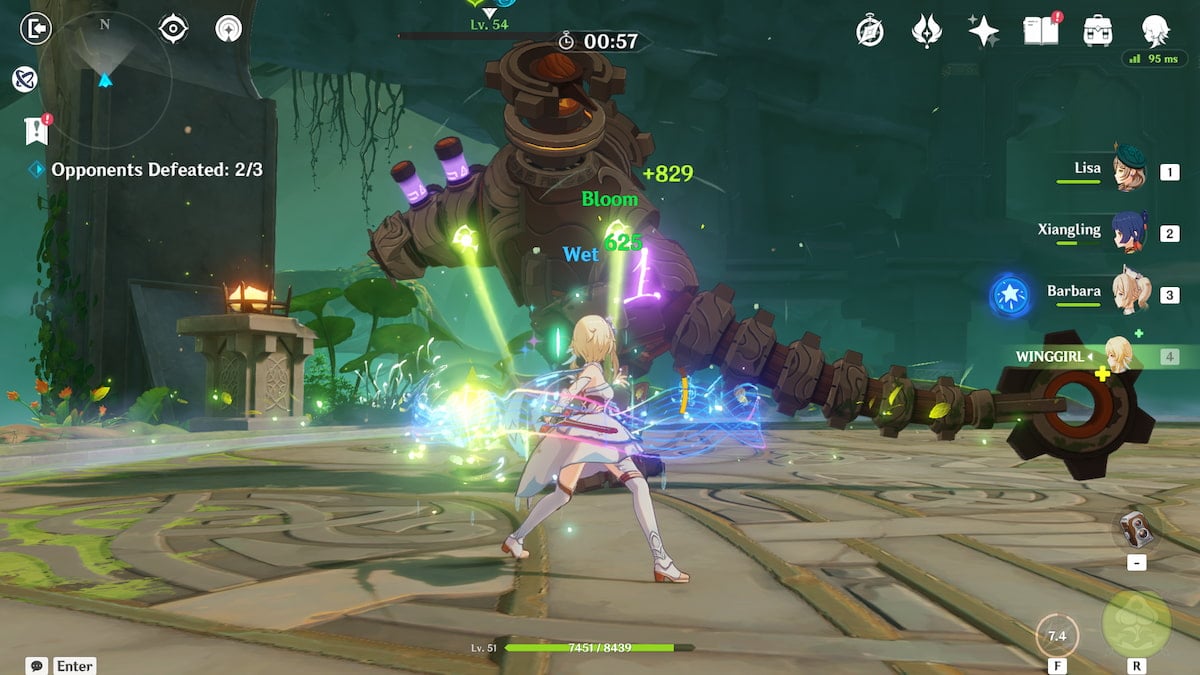Open the backpack inventory
This screenshot has width=1200, height=675.
click(x=1098, y=31)
